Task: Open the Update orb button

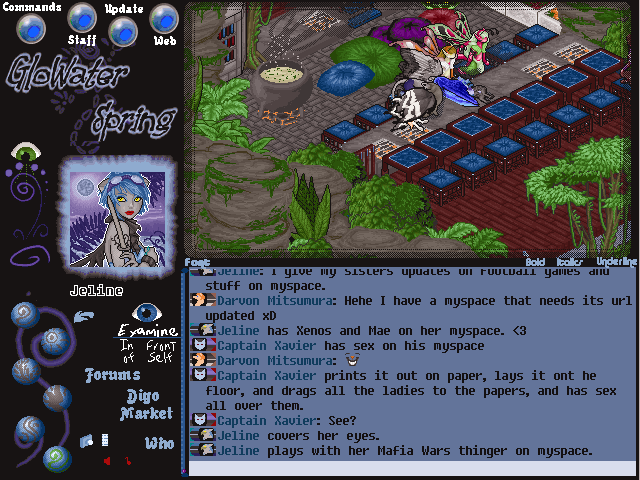Action: coord(122,31)
